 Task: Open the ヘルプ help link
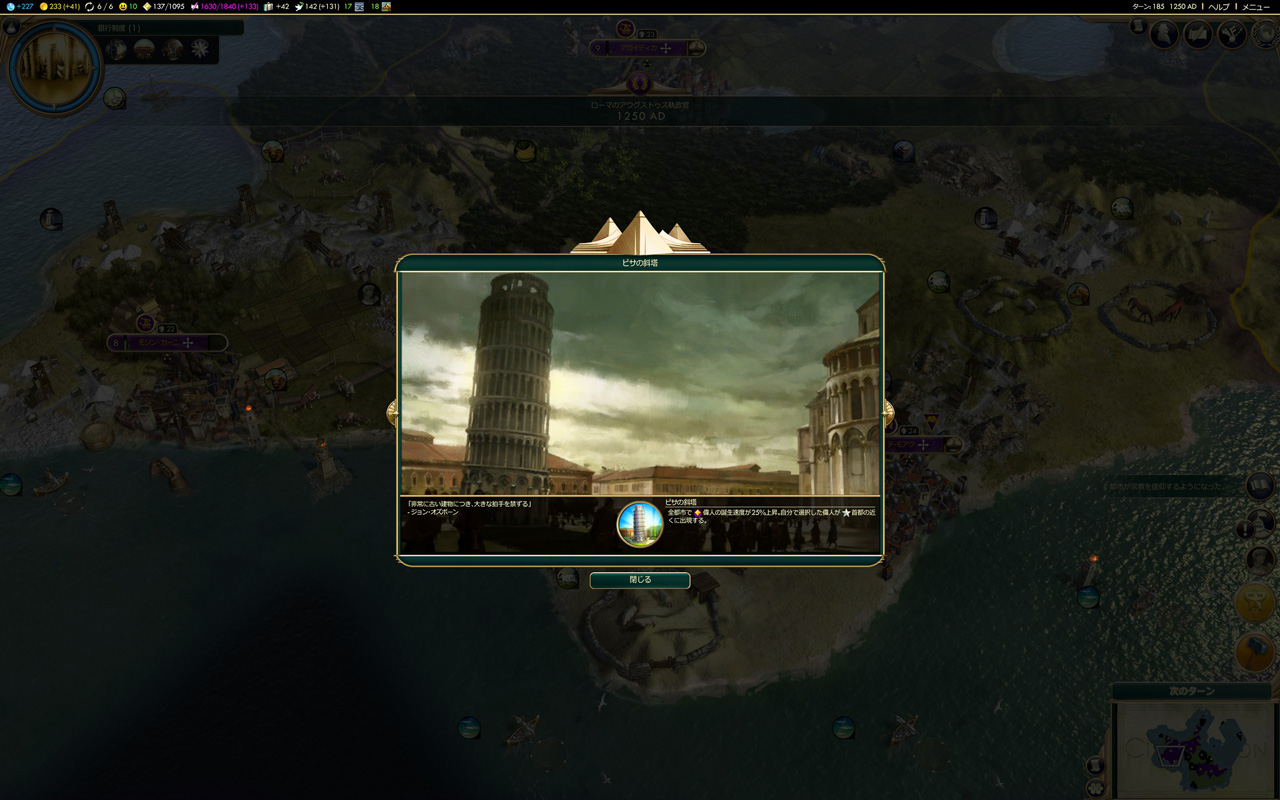click(x=1218, y=7)
